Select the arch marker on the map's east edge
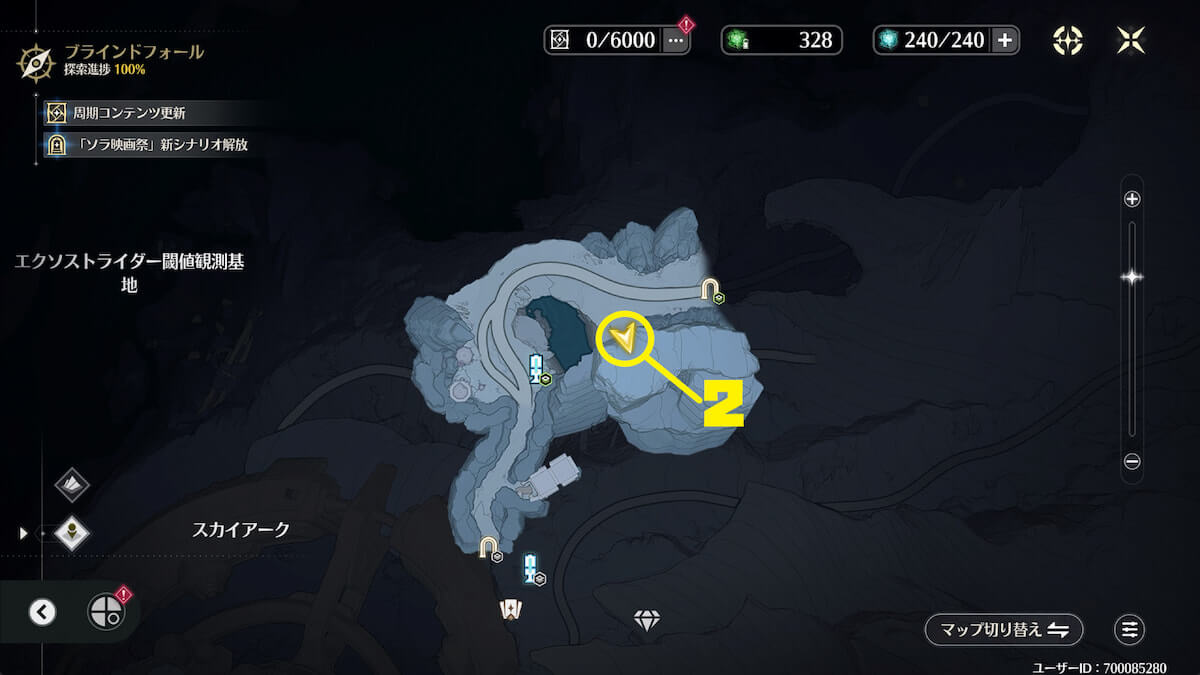Image resolution: width=1200 pixels, height=675 pixels. point(710,290)
